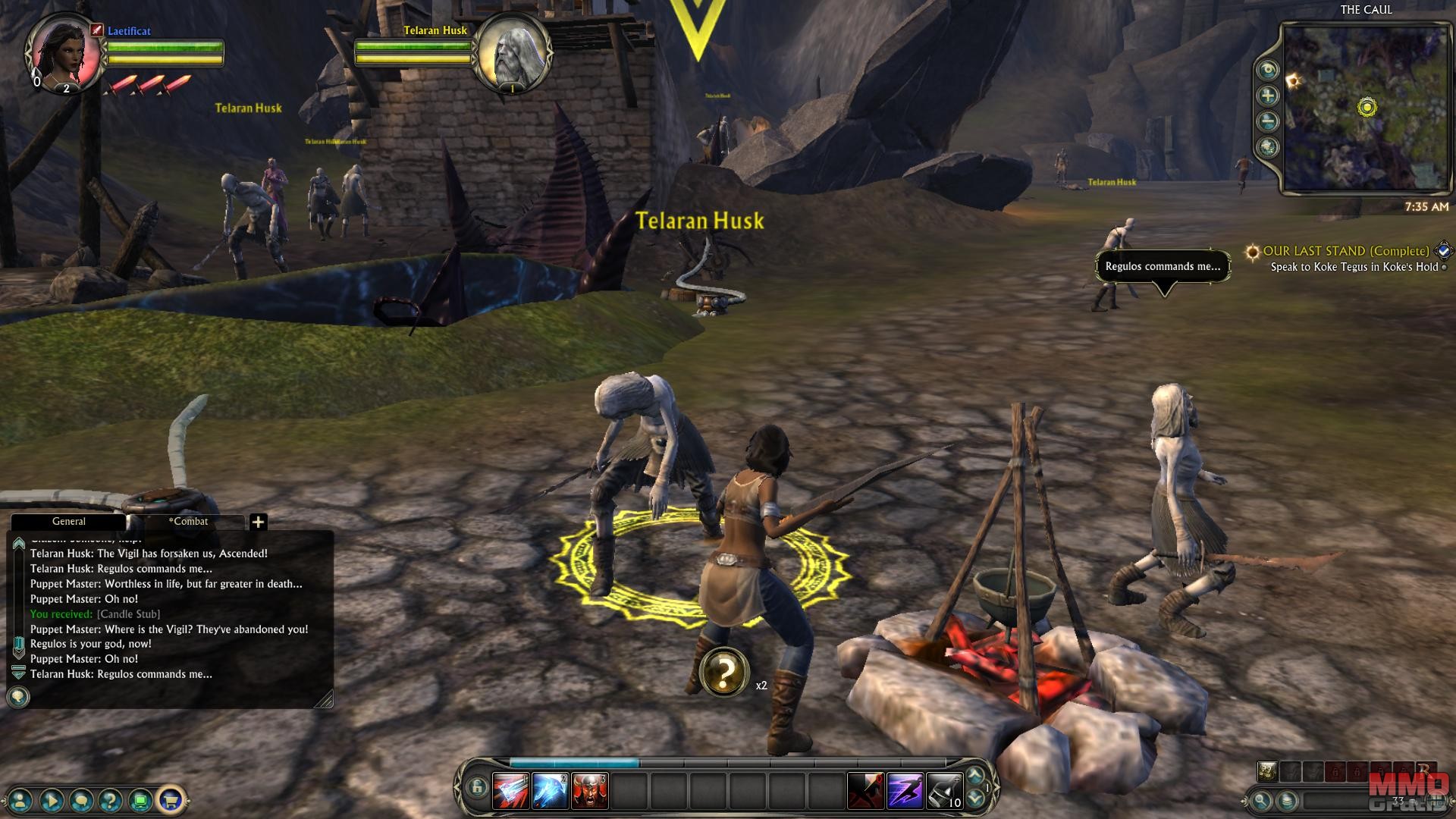Click the Telaran Husk target portrait
The width and height of the screenshot is (1456, 819).
pyautogui.click(x=512, y=52)
